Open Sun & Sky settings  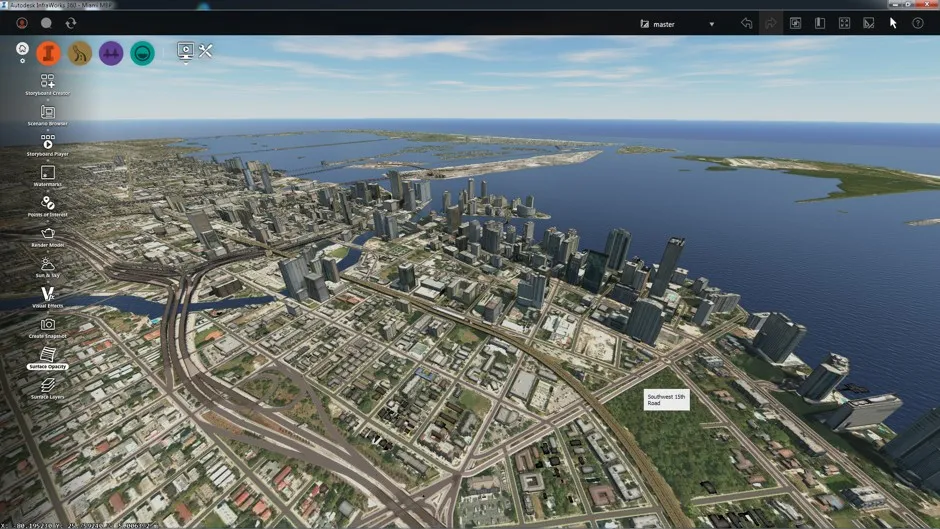[48, 265]
